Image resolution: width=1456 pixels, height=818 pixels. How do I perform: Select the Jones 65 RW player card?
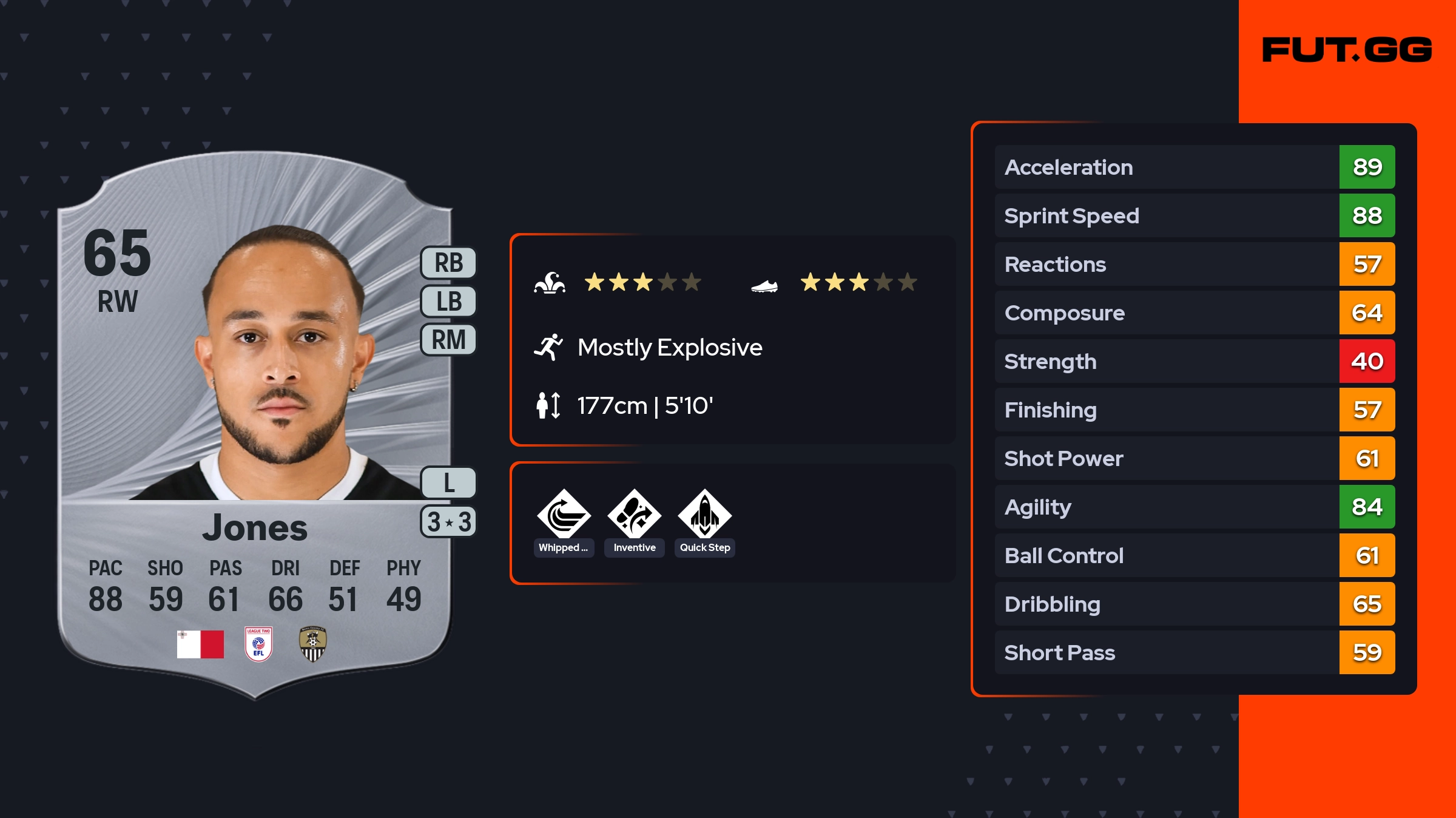pos(255,425)
